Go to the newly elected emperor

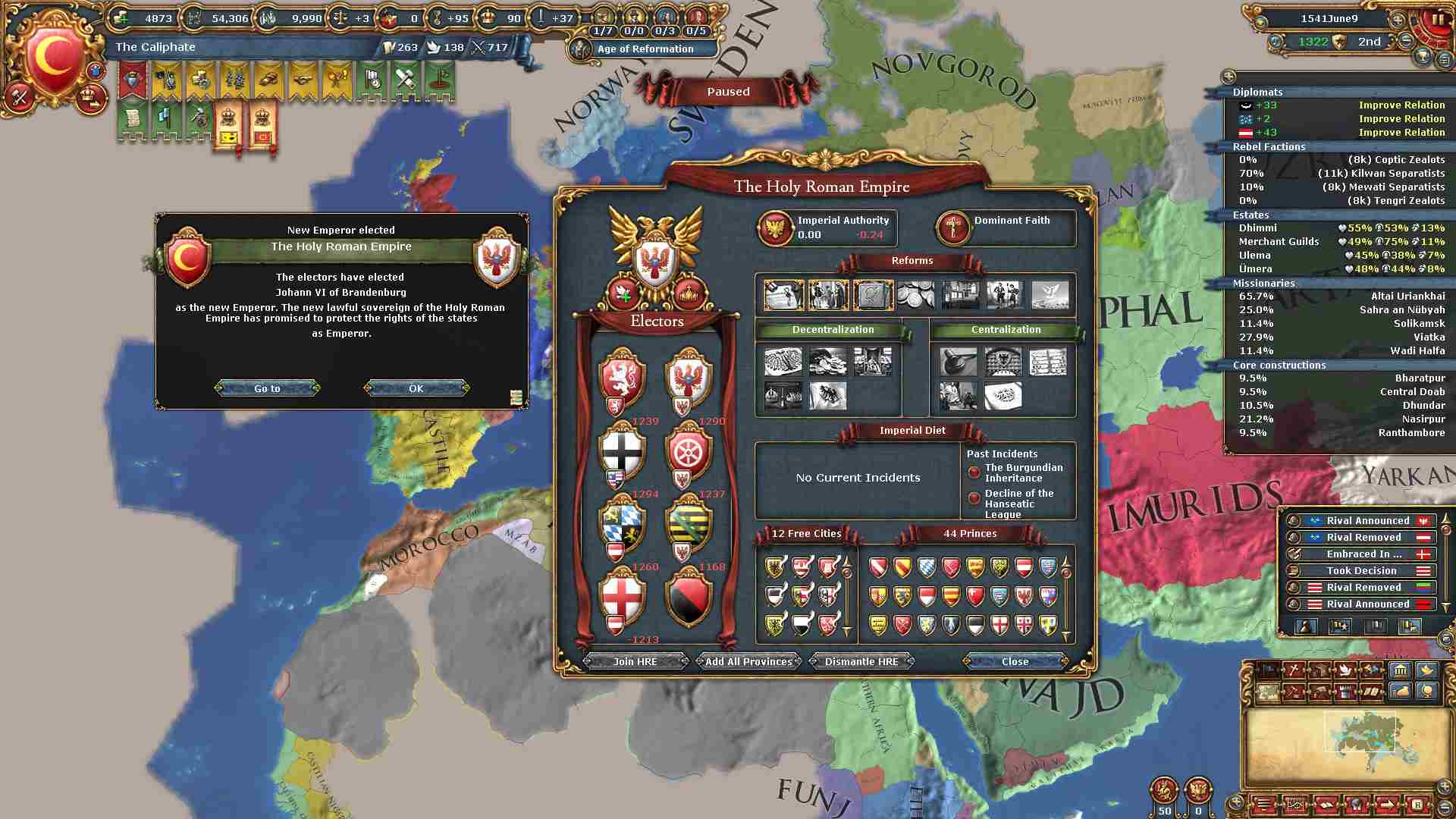click(267, 388)
